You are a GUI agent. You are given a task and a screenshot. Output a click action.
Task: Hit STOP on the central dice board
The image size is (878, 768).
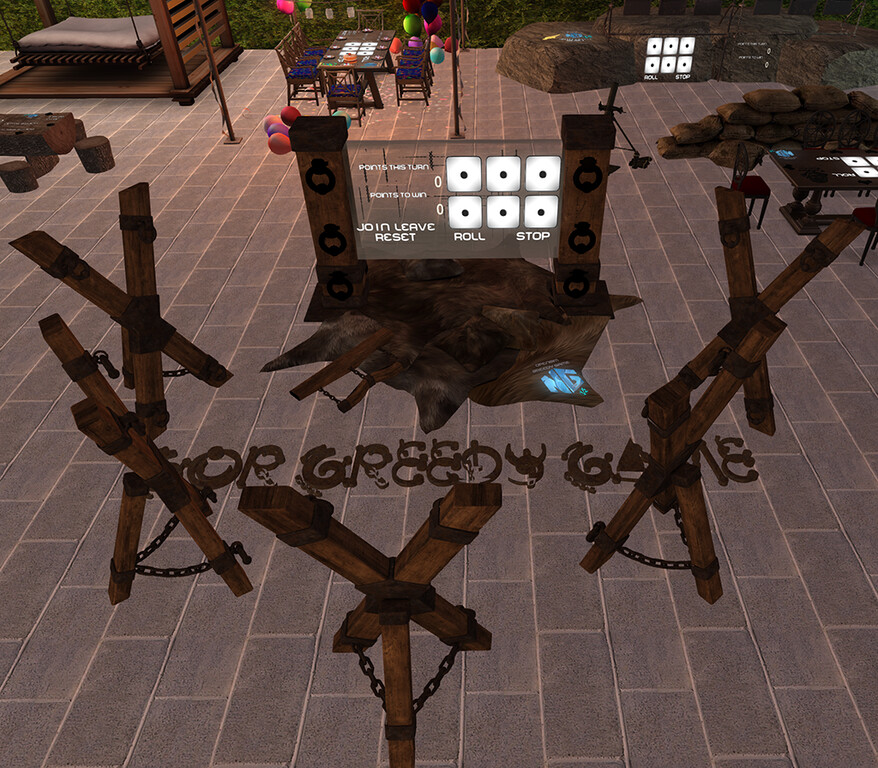point(535,237)
